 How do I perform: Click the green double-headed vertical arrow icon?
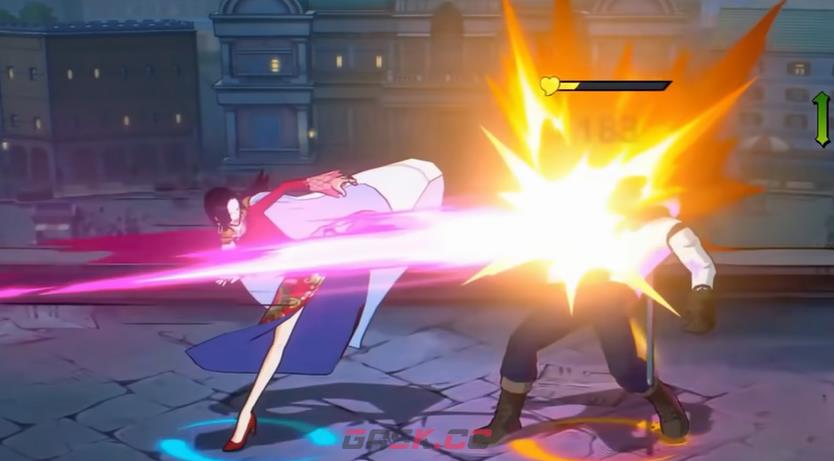821,119
